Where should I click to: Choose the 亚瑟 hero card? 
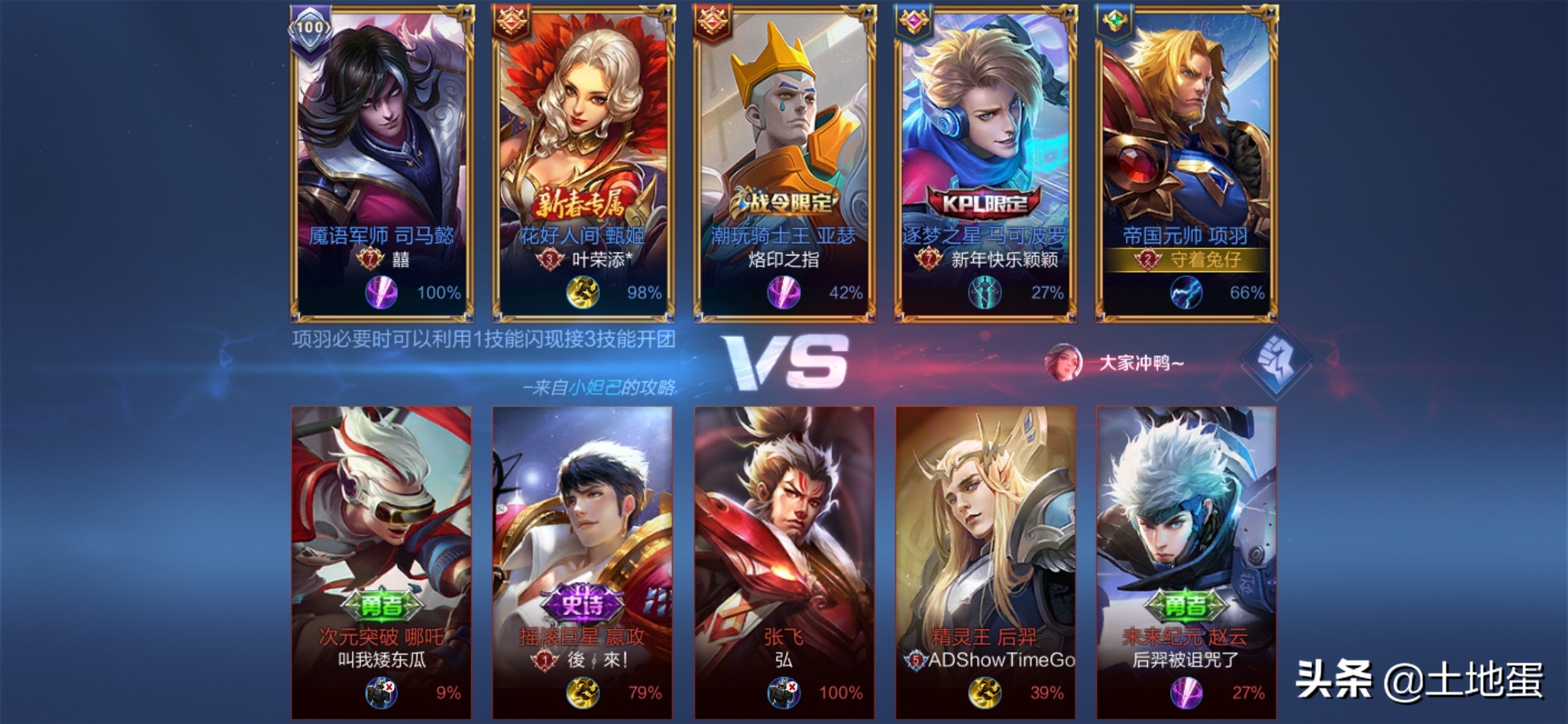click(784, 161)
